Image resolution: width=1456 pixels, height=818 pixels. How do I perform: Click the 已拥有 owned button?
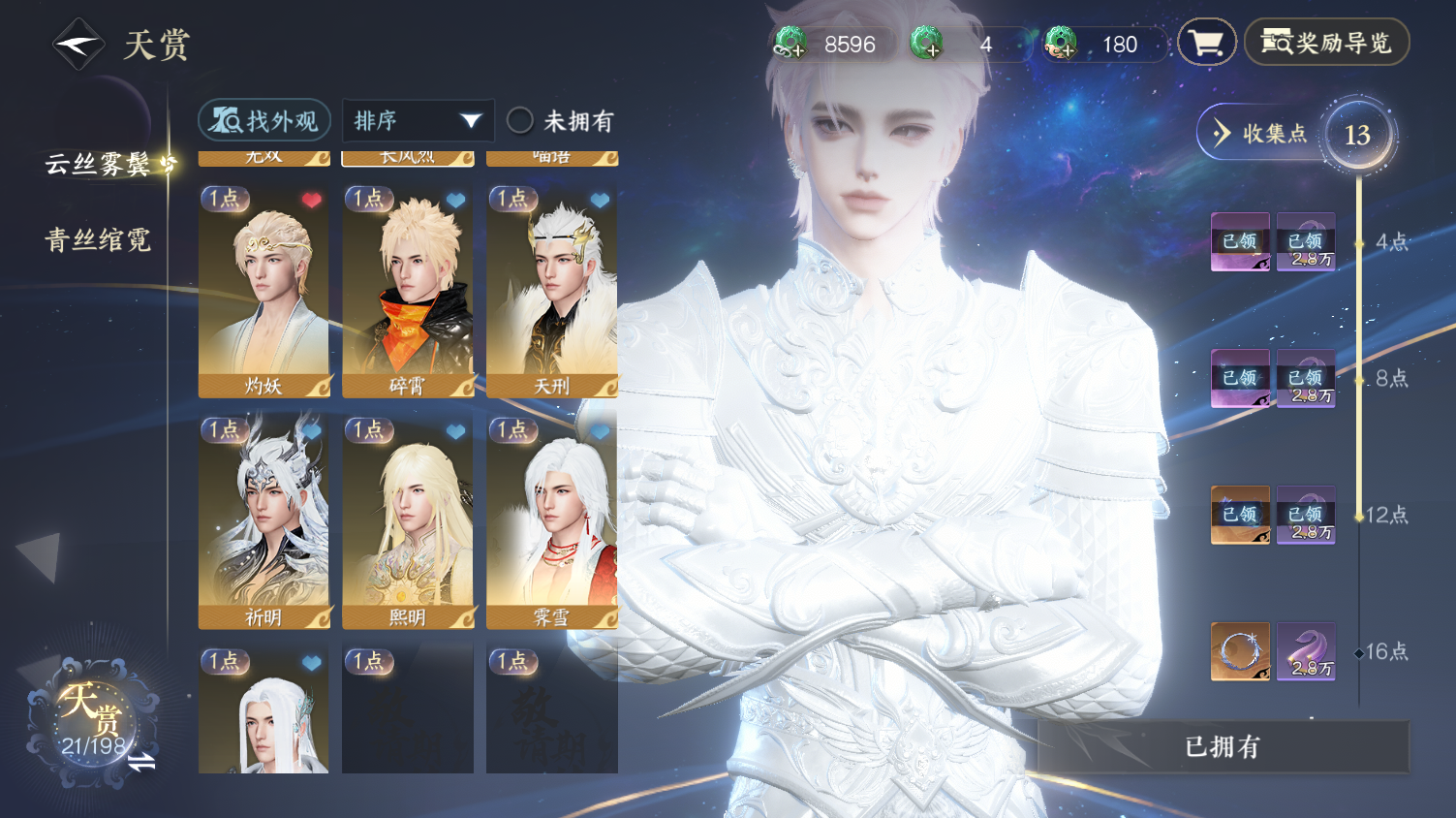[x=1223, y=746]
